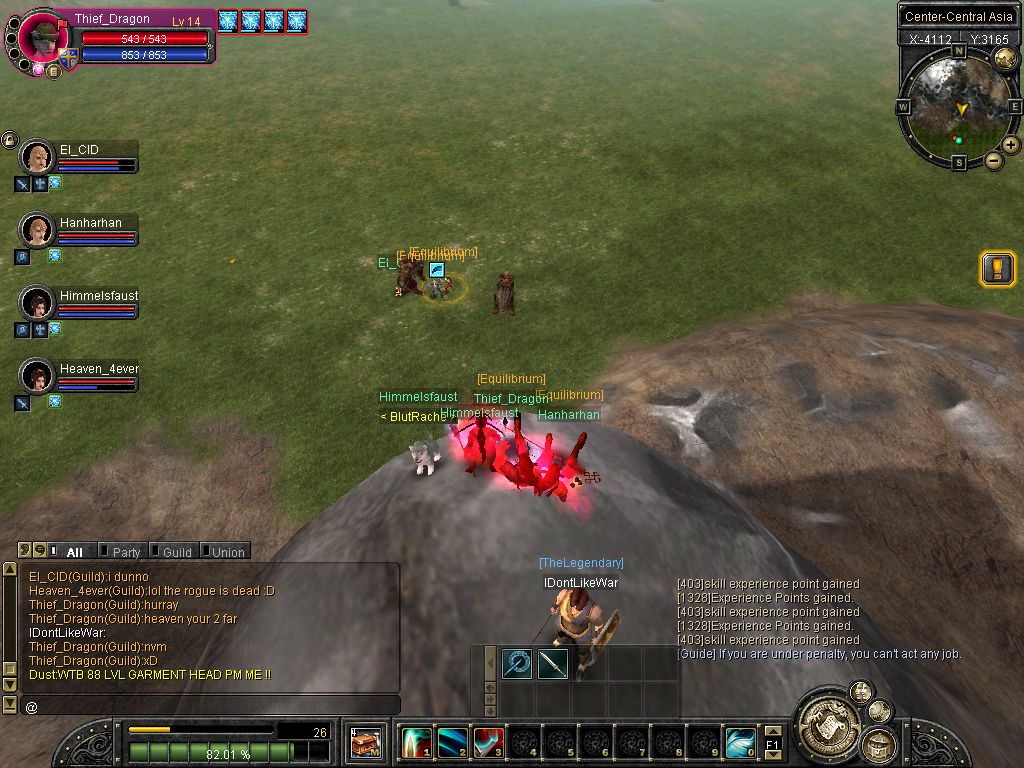Zoom out the minimap with minus button
This screenshot has width=1024, height=768.
[994, 161]
